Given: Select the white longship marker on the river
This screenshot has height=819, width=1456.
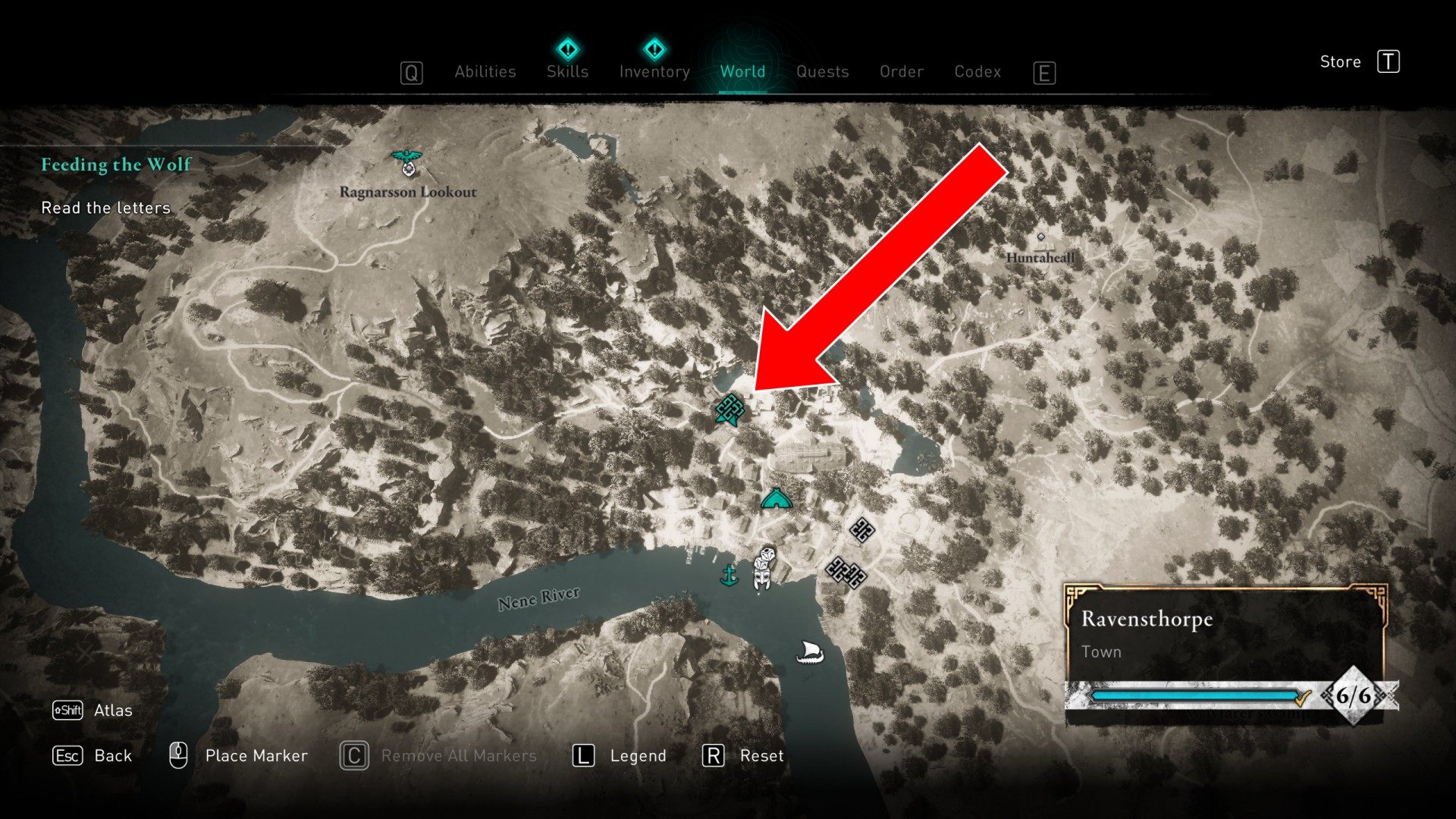Looking at the screenshot, I should click(x=809, y=651).
